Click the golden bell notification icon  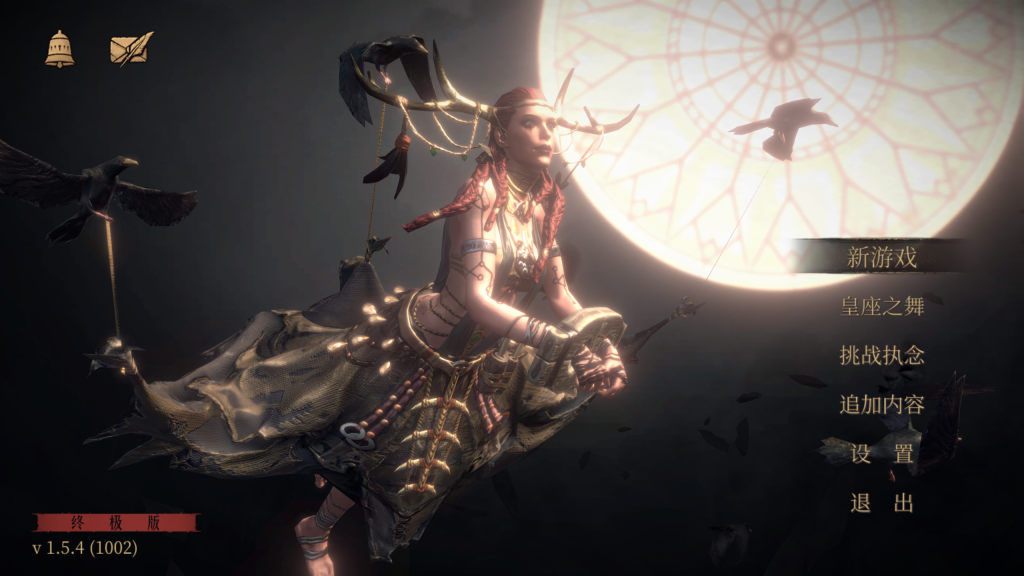point(59,49)
